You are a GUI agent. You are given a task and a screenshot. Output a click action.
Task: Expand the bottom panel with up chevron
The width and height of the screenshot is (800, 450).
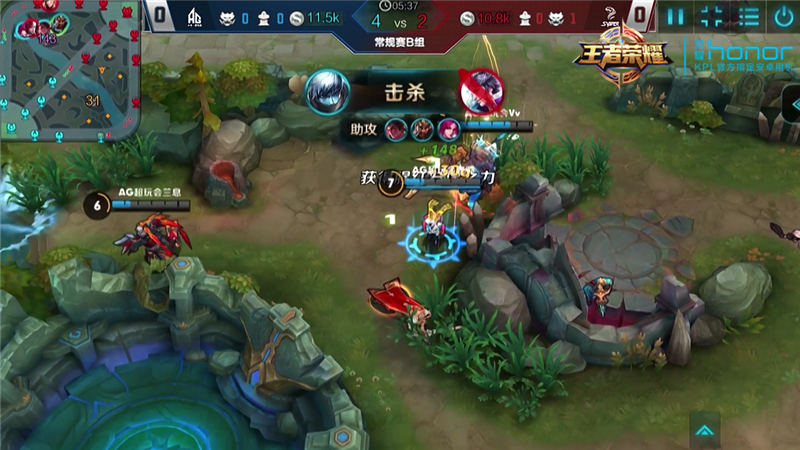pyautogui.click(x=705, y=431)
